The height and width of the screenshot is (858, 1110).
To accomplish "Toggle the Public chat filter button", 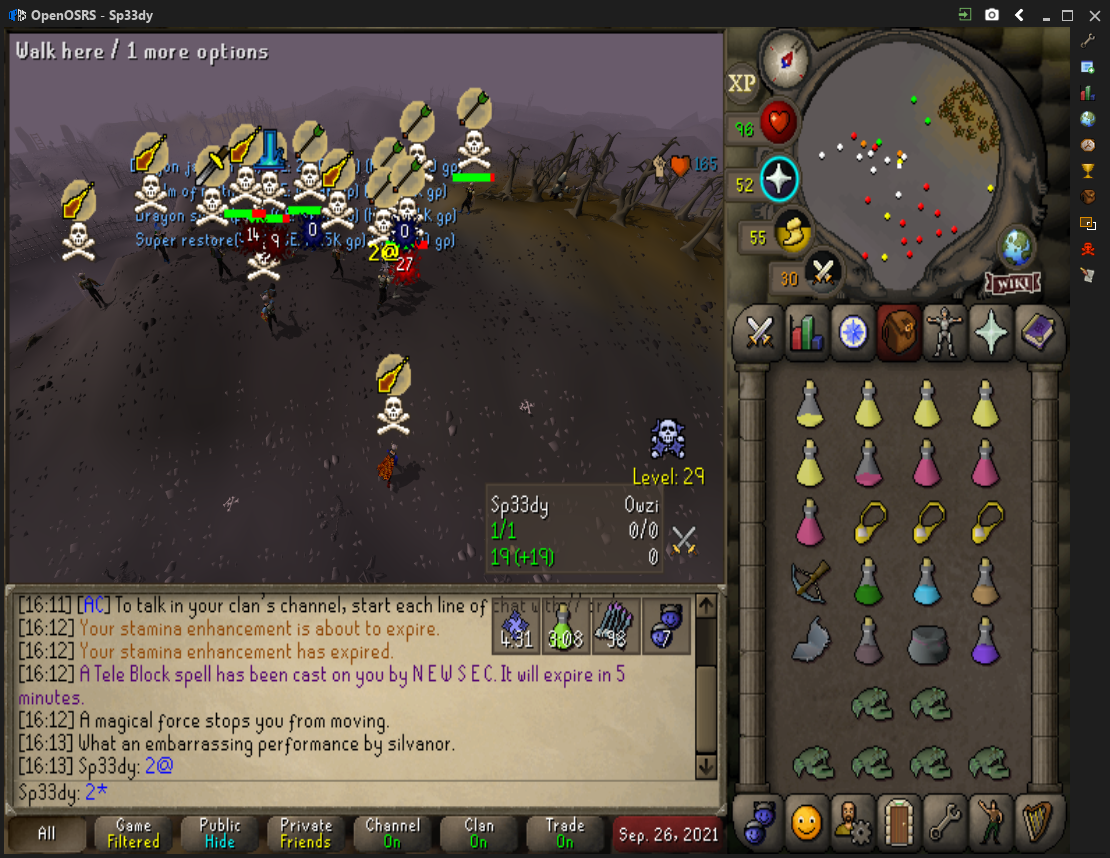I will click(220, 833).
